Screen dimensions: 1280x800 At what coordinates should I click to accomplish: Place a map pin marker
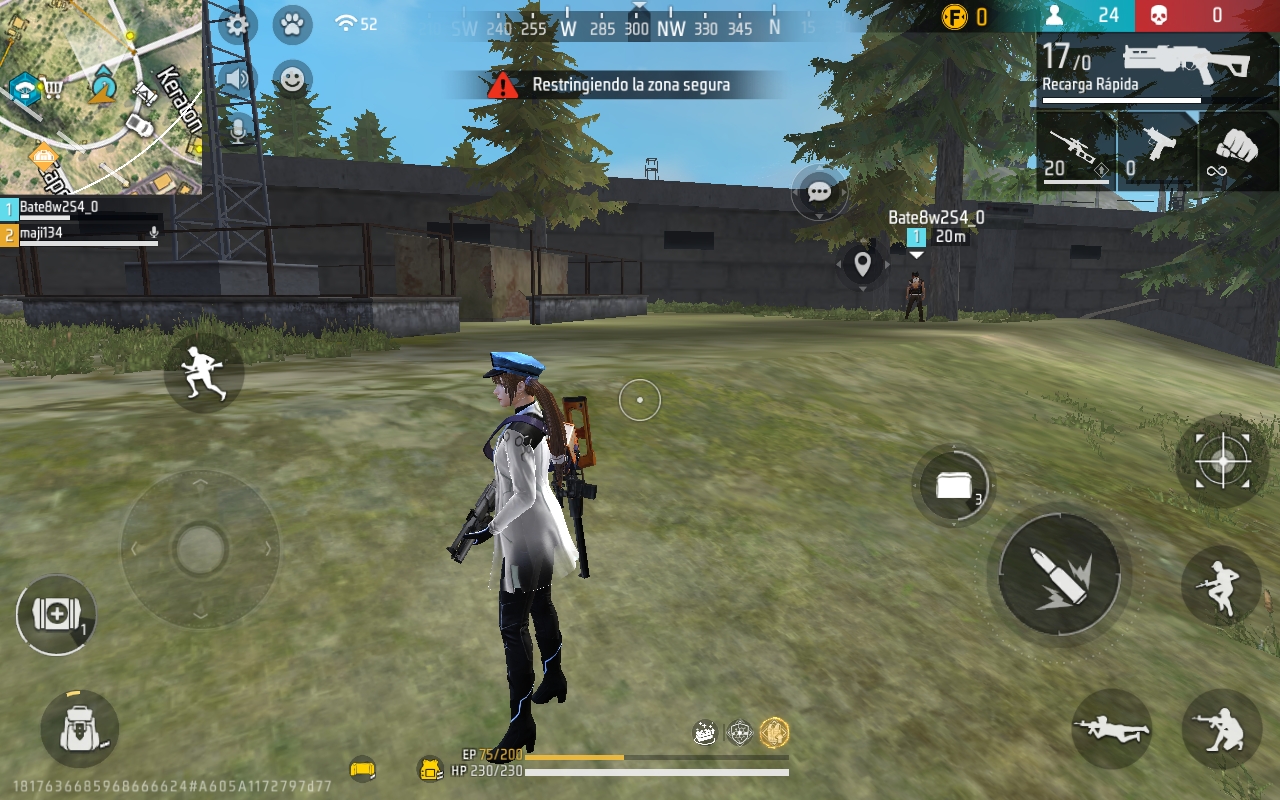(x=862, y=265)
